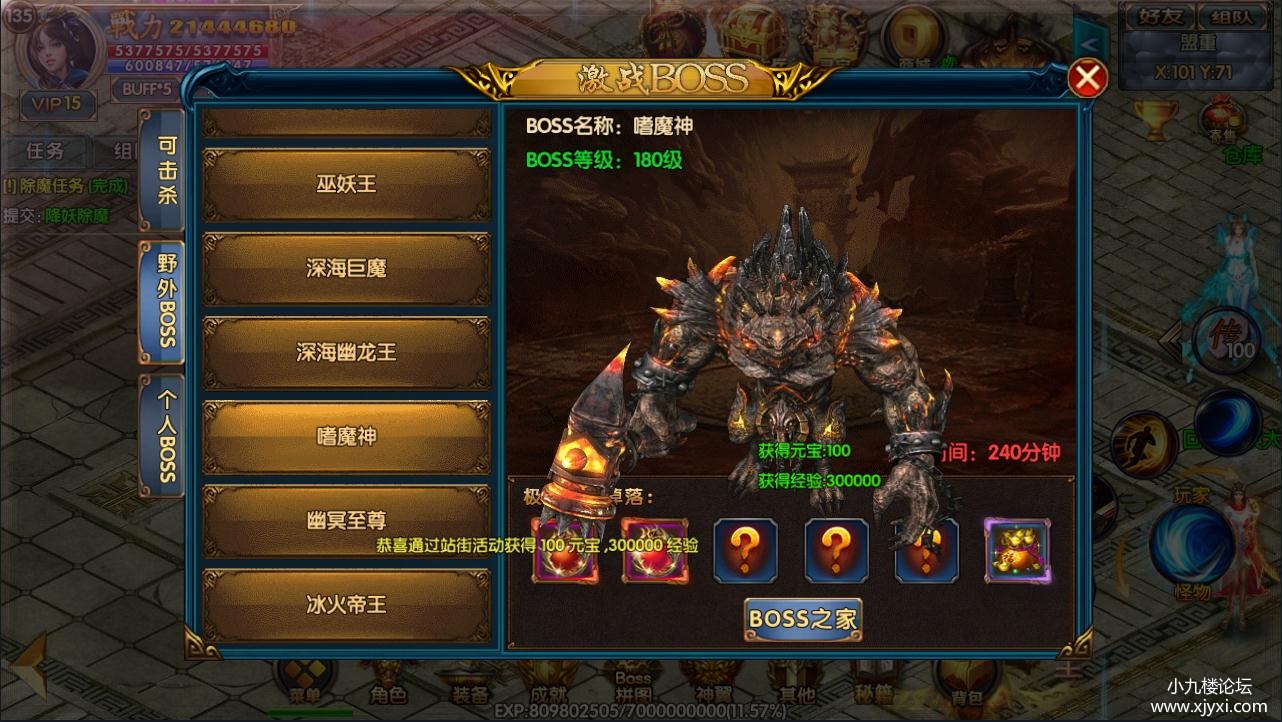Open the 组队 team button
This screenshot has width=1282, height=722.
1228,16
